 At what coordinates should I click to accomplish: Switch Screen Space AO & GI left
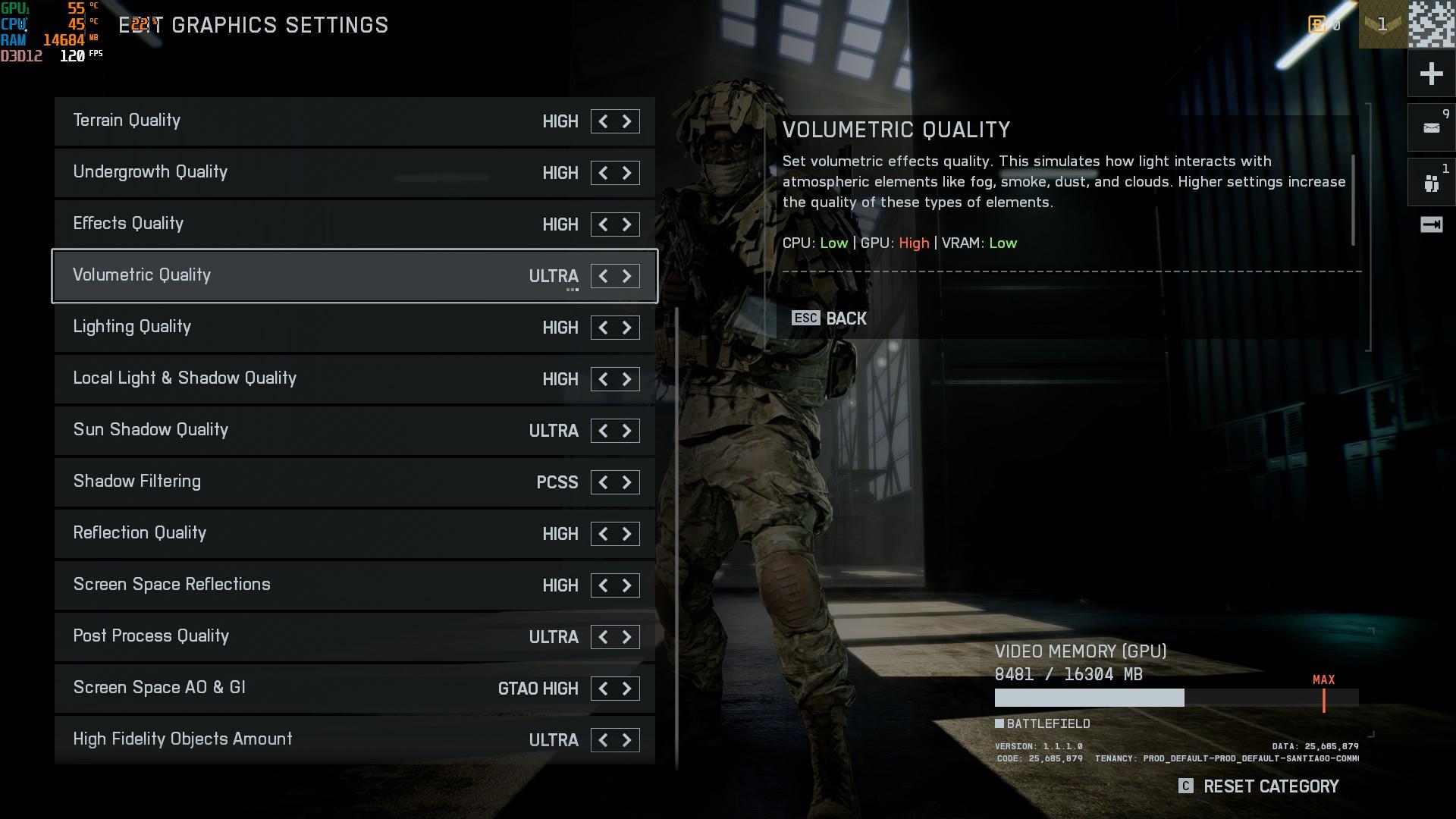(x=603, y=689)
